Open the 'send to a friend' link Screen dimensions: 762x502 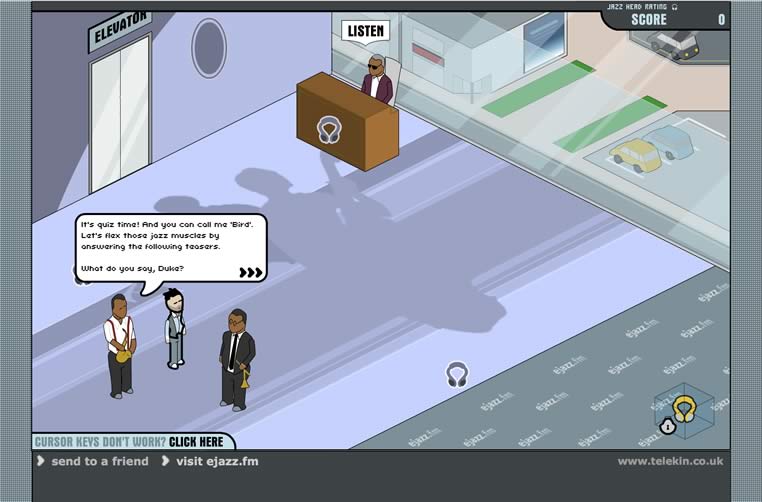click(99, 461)
